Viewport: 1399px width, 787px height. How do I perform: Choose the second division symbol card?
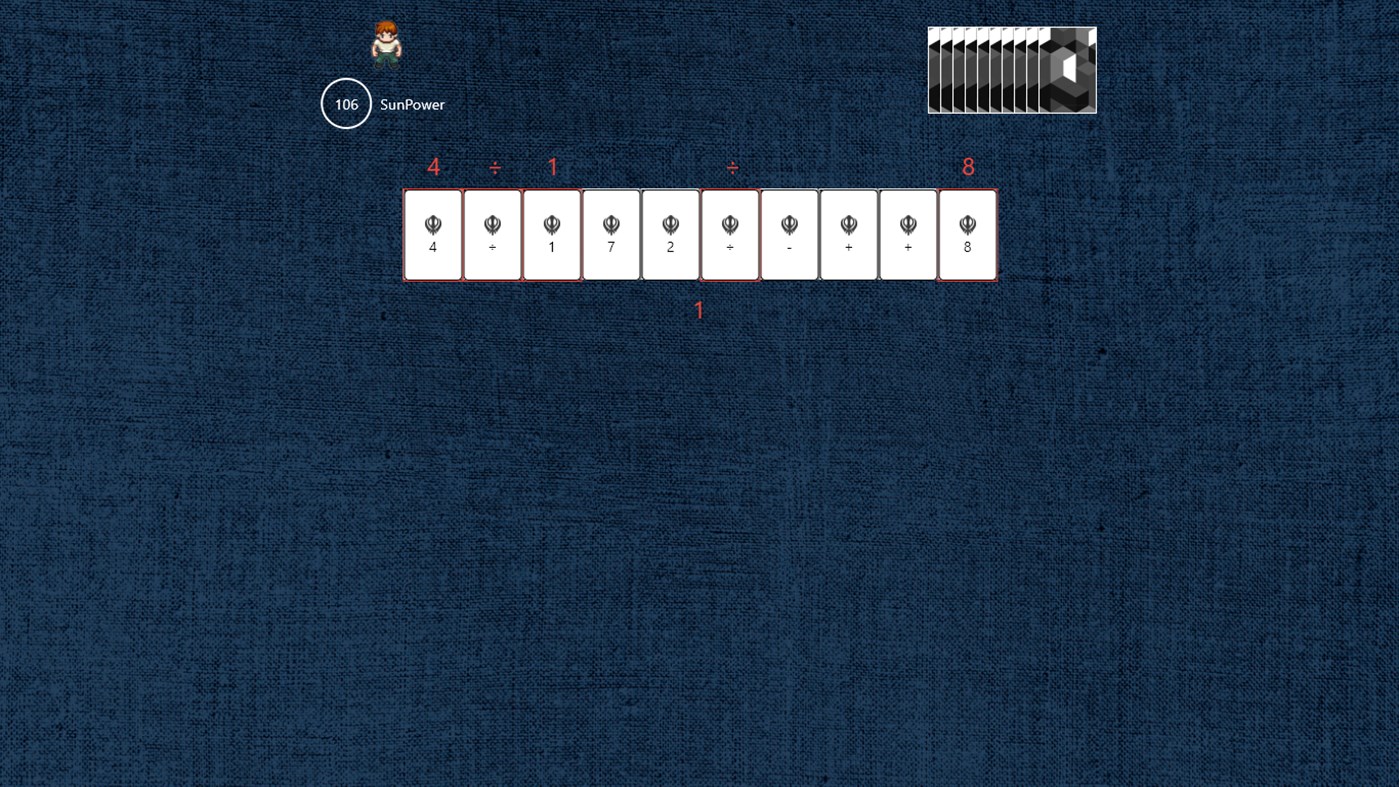729,234
